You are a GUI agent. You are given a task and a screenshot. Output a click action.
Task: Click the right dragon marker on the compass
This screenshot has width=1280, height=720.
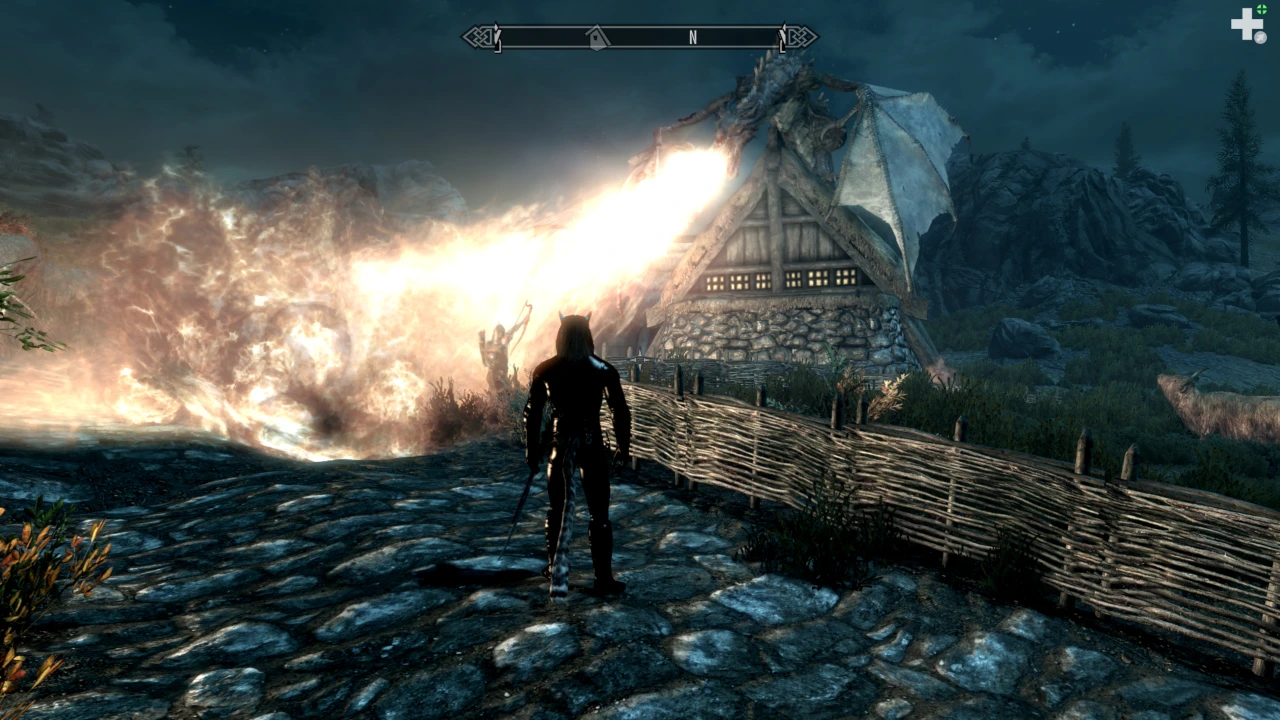781,36
